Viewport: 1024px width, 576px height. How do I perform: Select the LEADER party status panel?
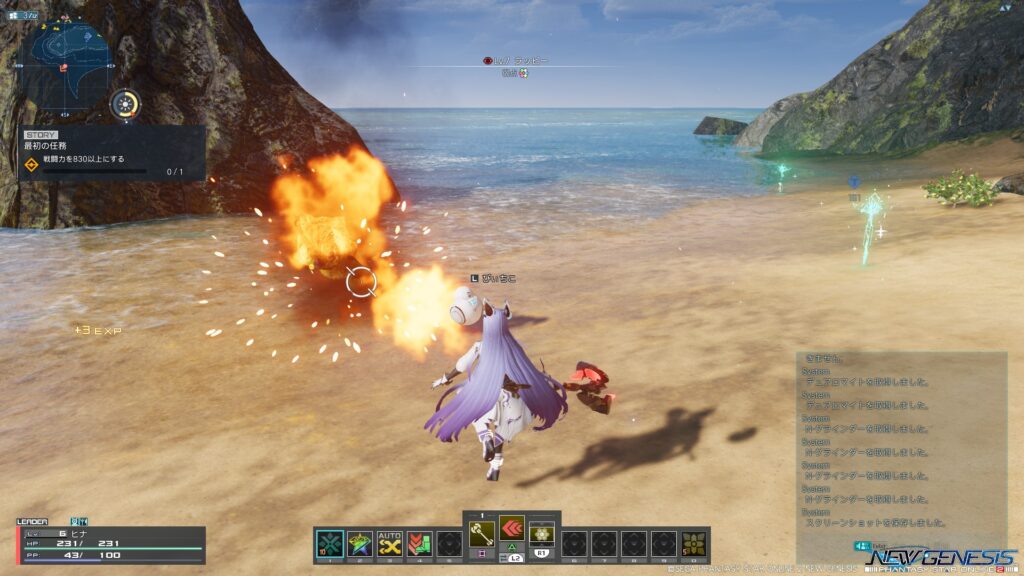click(110, 543)
